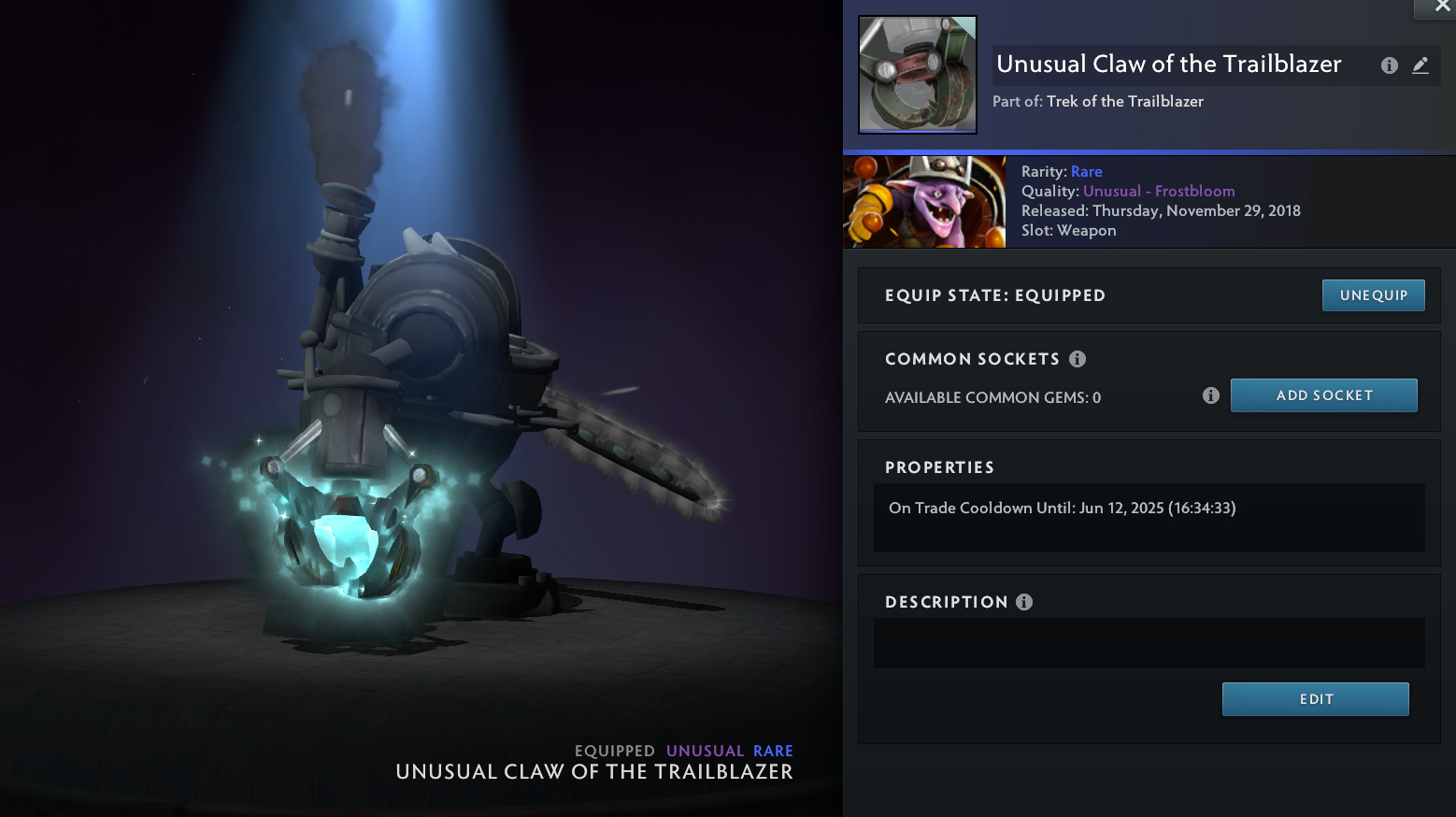Open the Trek of the Trailblazer set
This screenshot has height=817, width=1456.
pyautogui.click(x=1124, y=101)
